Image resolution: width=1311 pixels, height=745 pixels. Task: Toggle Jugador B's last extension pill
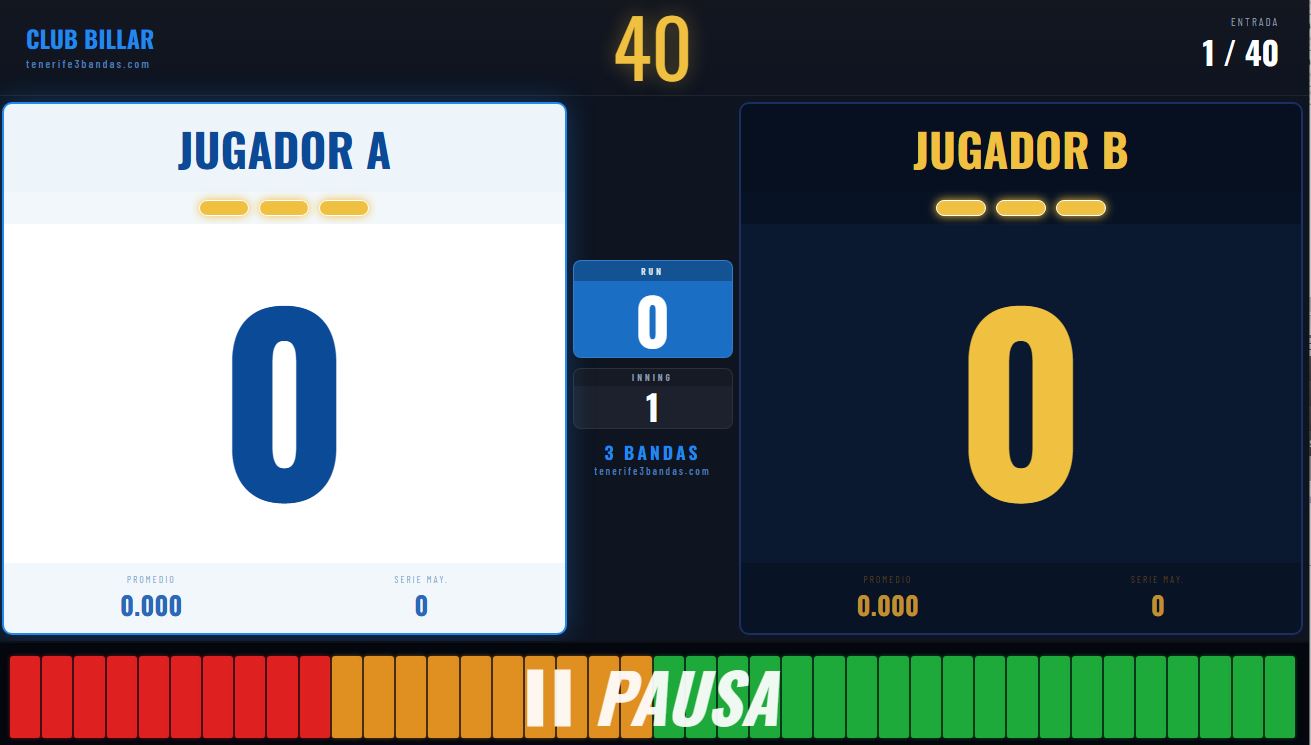[x=1079, y=207]
